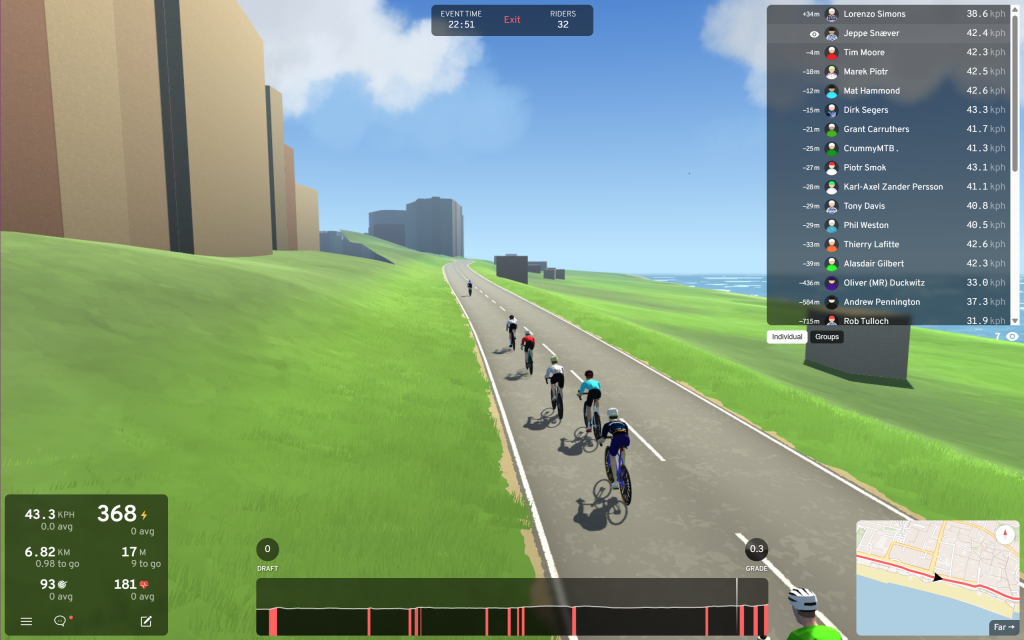Screen dimensions: 1024x640
Task: Exit the event from top bar
Action: pyautogui.click(x=512, y=20)
